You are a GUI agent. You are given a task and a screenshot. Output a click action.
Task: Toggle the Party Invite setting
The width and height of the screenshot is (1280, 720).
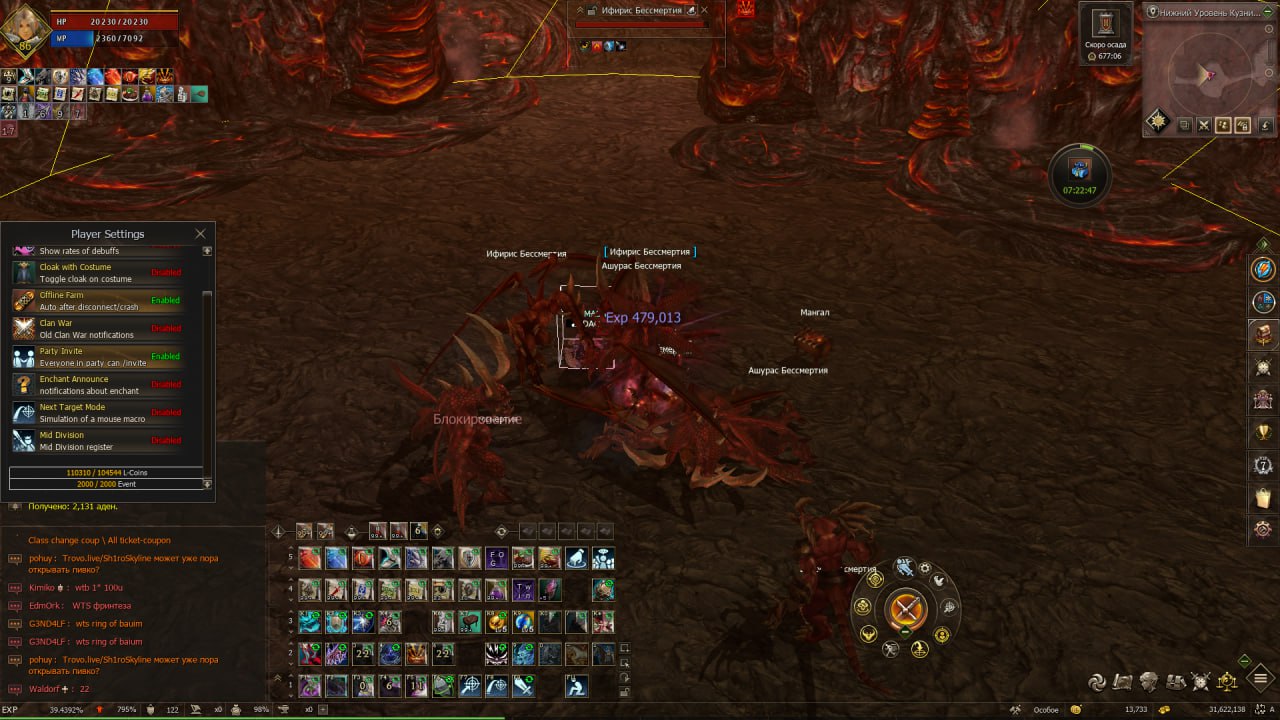click(x=165, y=356)
